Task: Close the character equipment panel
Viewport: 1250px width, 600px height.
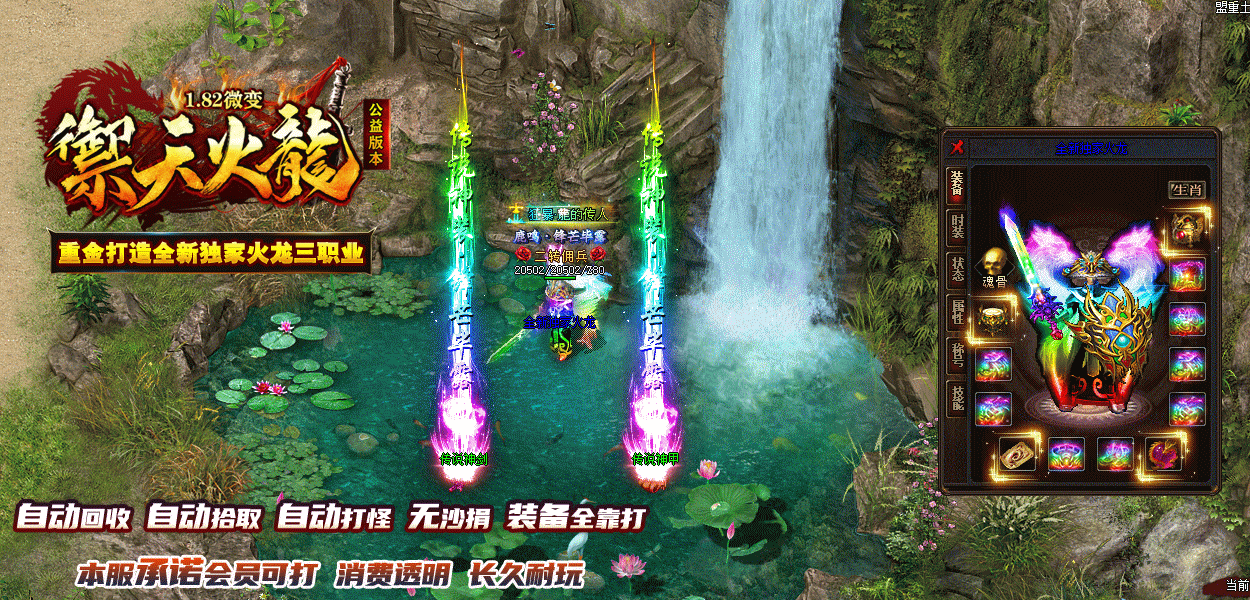Action: click(957, 146)
